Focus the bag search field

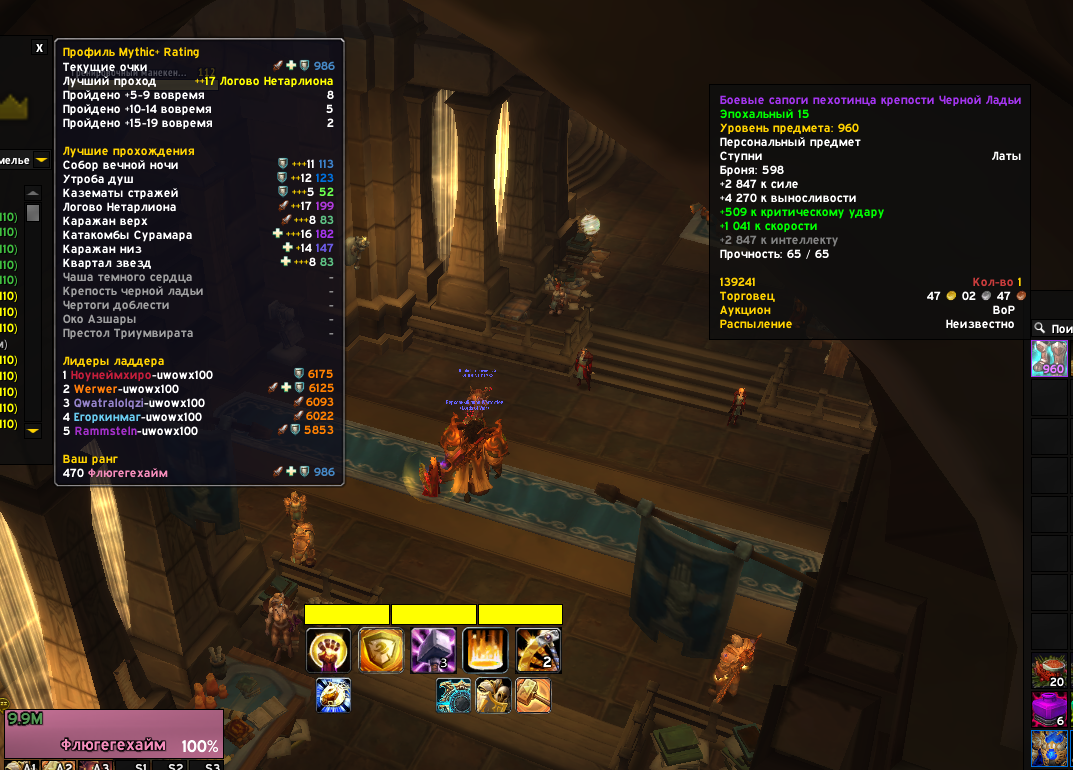tap(1060, 328)
